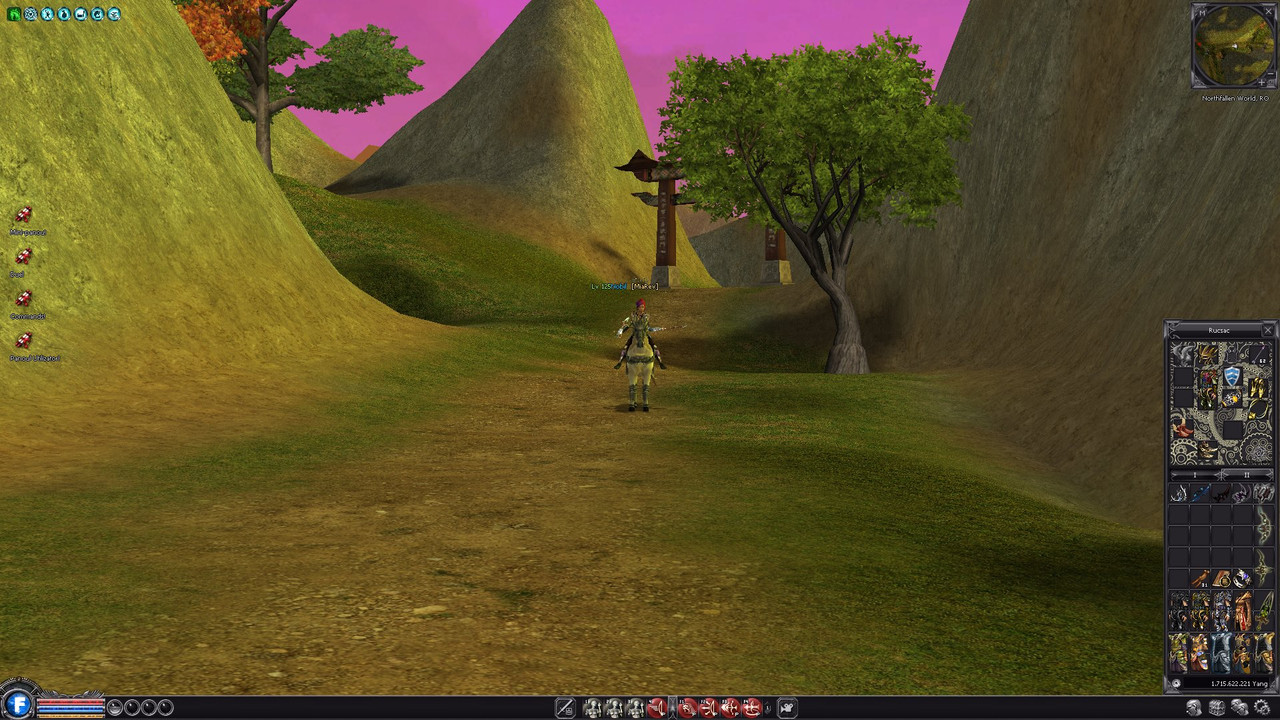Open the Mini-panou shortcut
This screenshot has height=720, width=1280.
(x=24, y=215)
